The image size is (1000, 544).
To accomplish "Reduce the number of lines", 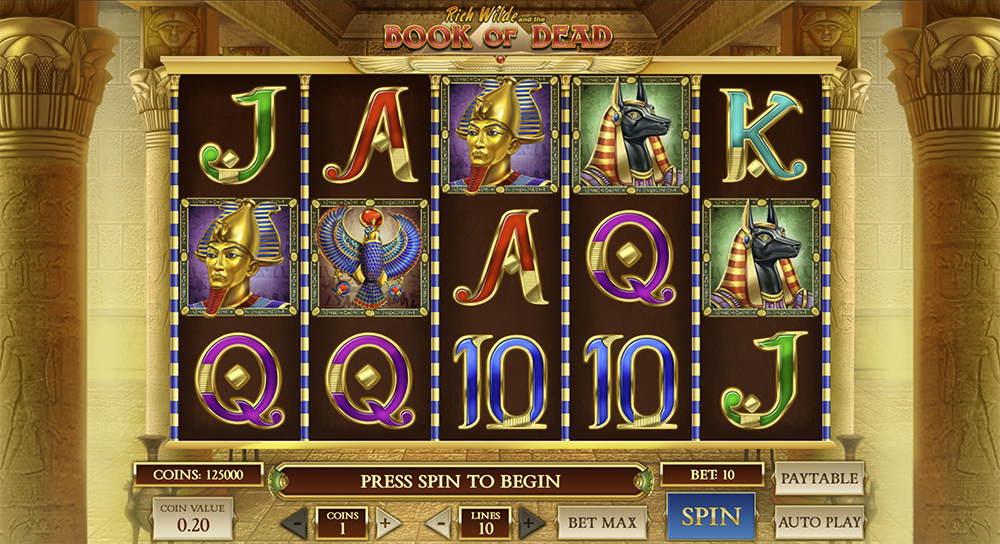I will pos(438,522).
